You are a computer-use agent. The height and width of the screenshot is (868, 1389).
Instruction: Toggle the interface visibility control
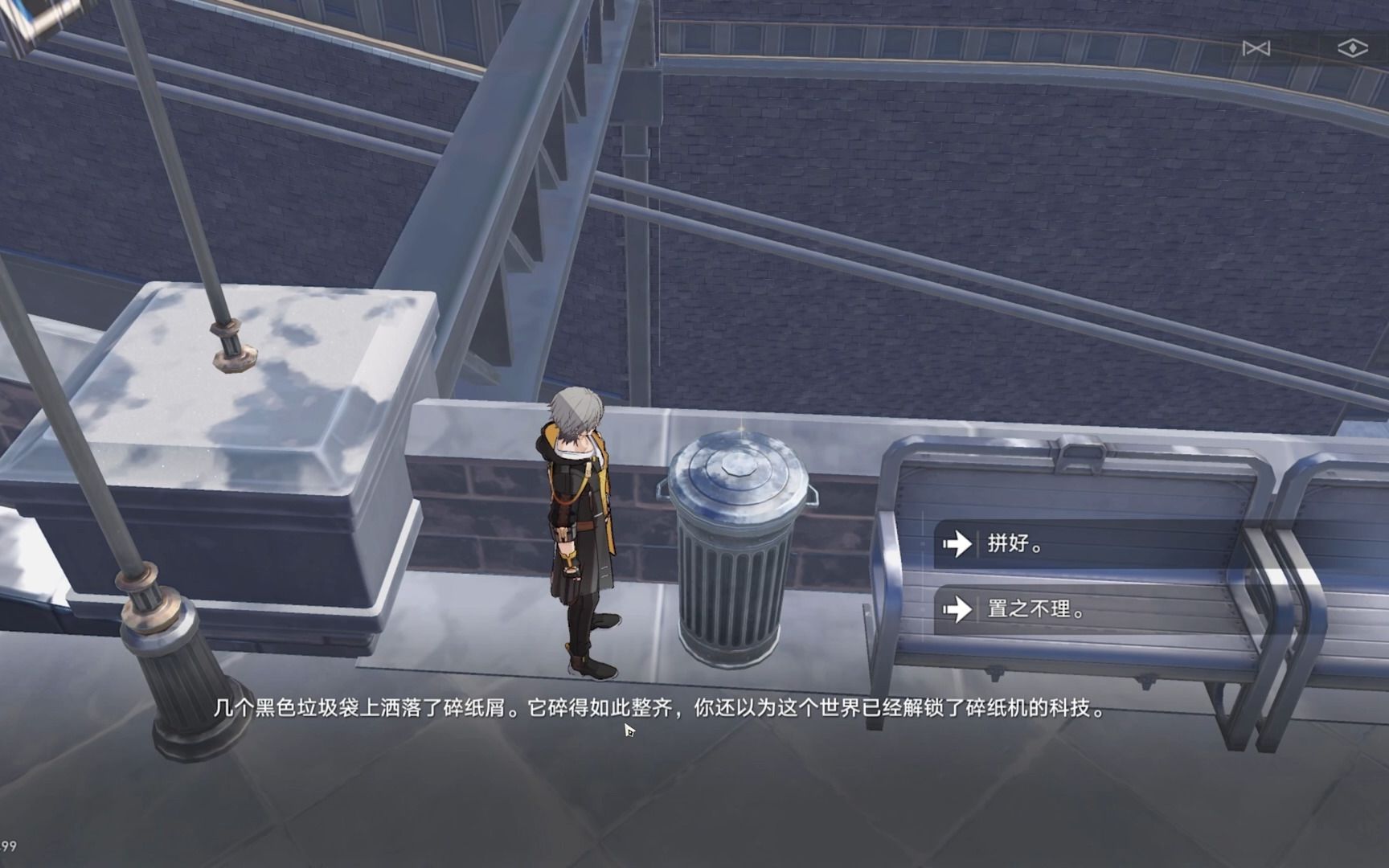coord(1352,48)
